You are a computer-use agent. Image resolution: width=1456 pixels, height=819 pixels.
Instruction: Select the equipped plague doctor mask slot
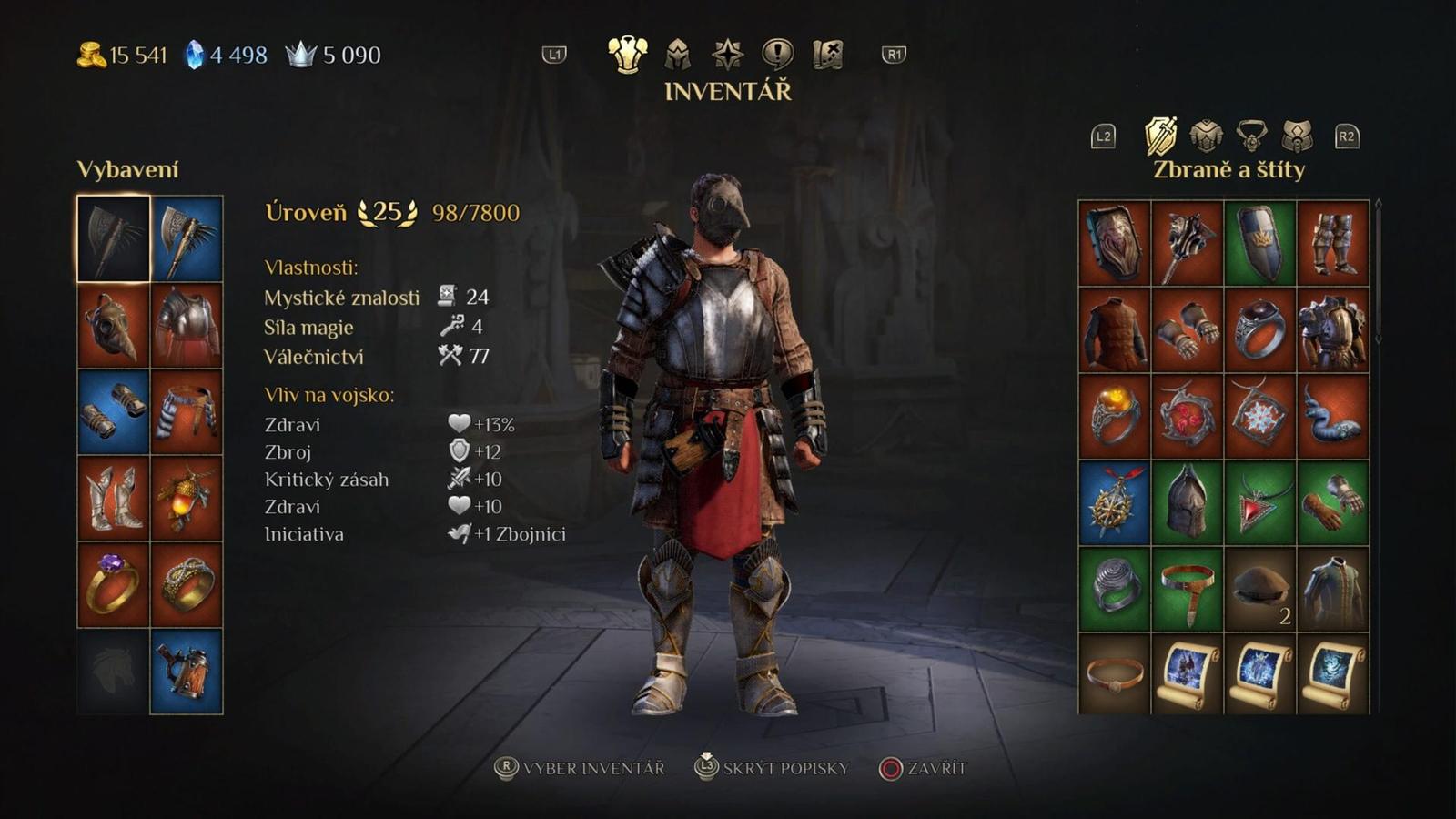point(114,326)
